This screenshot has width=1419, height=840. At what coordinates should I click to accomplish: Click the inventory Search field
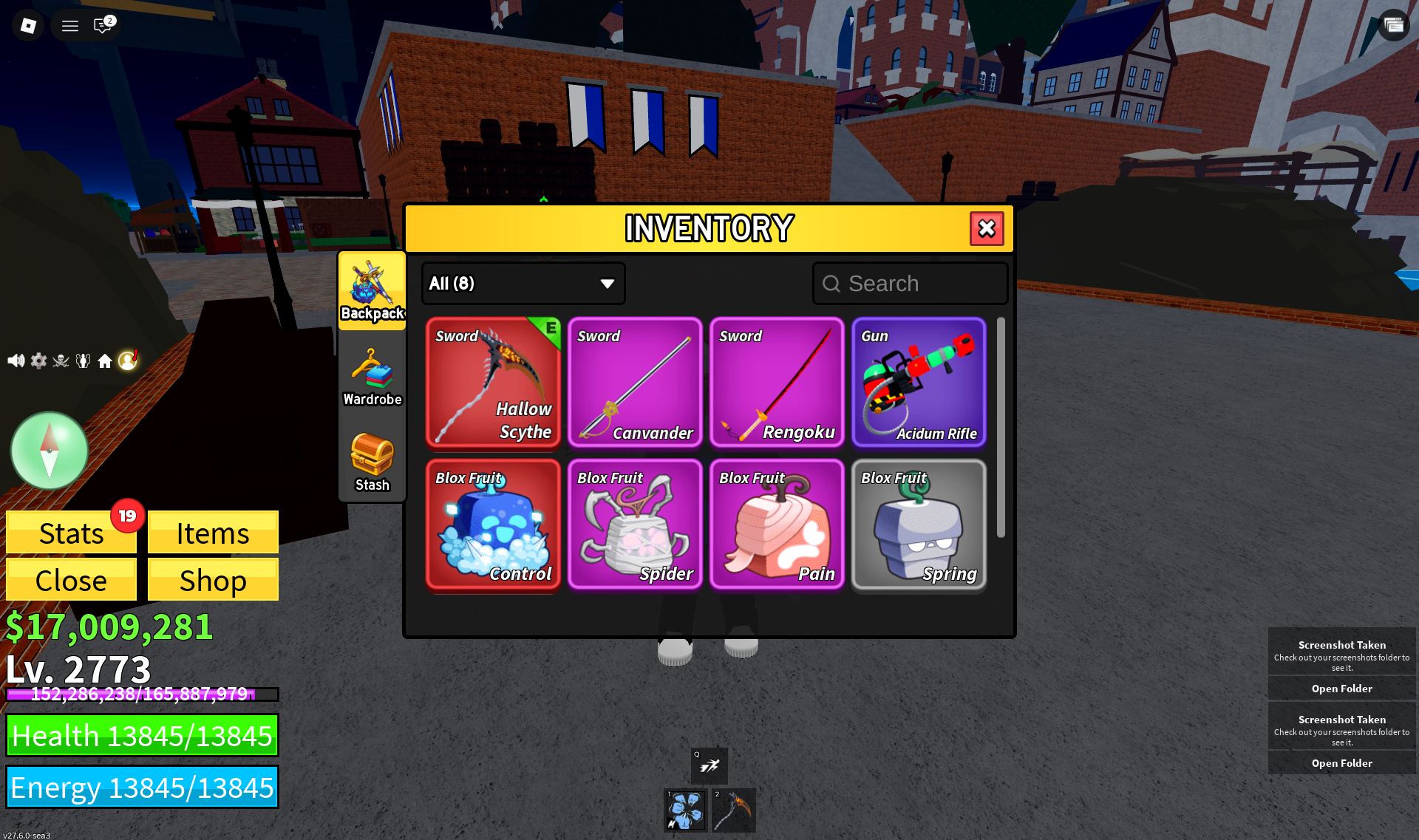point(910,284)
